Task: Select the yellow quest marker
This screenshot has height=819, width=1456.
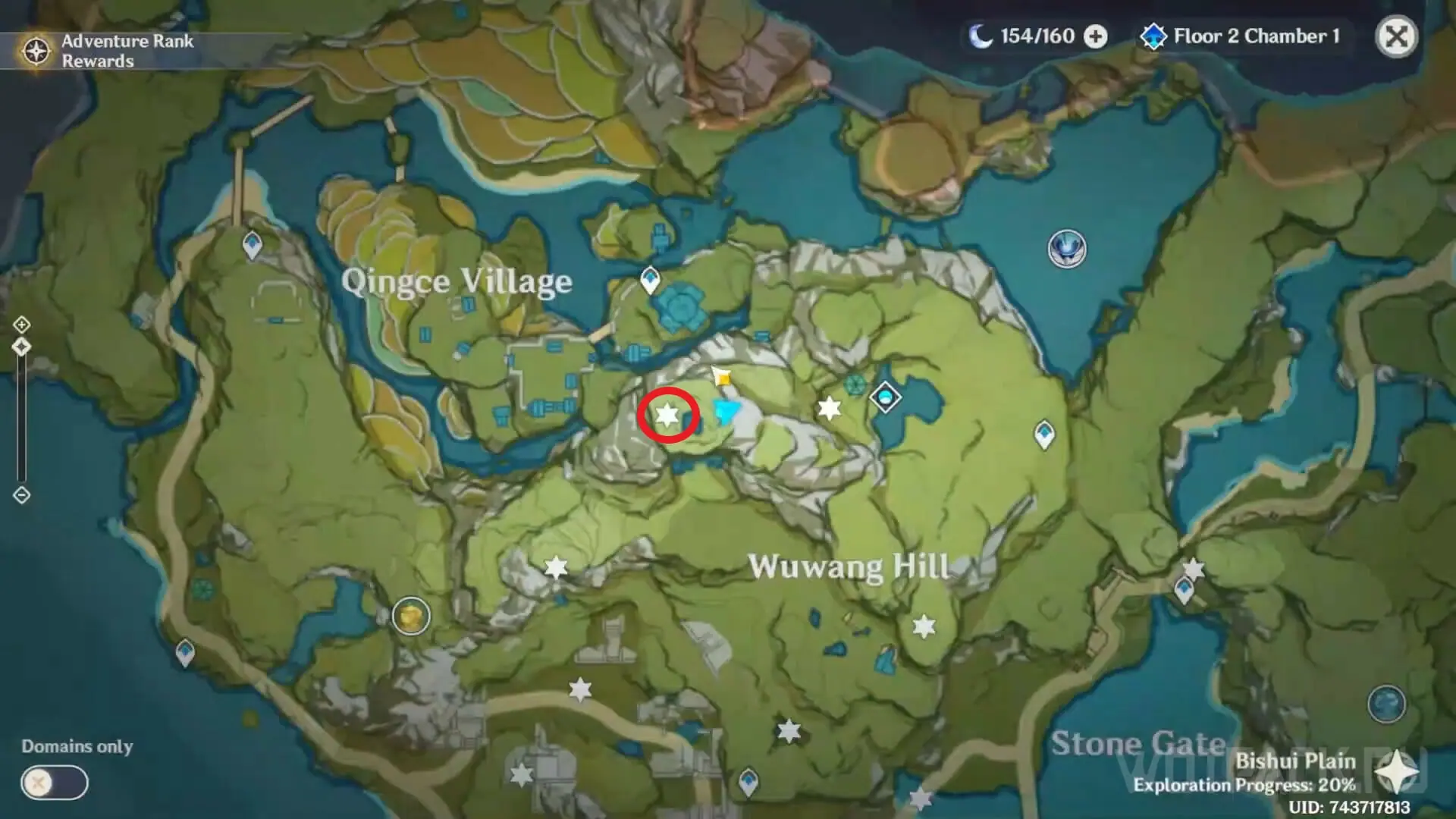Action: [723, 377]
